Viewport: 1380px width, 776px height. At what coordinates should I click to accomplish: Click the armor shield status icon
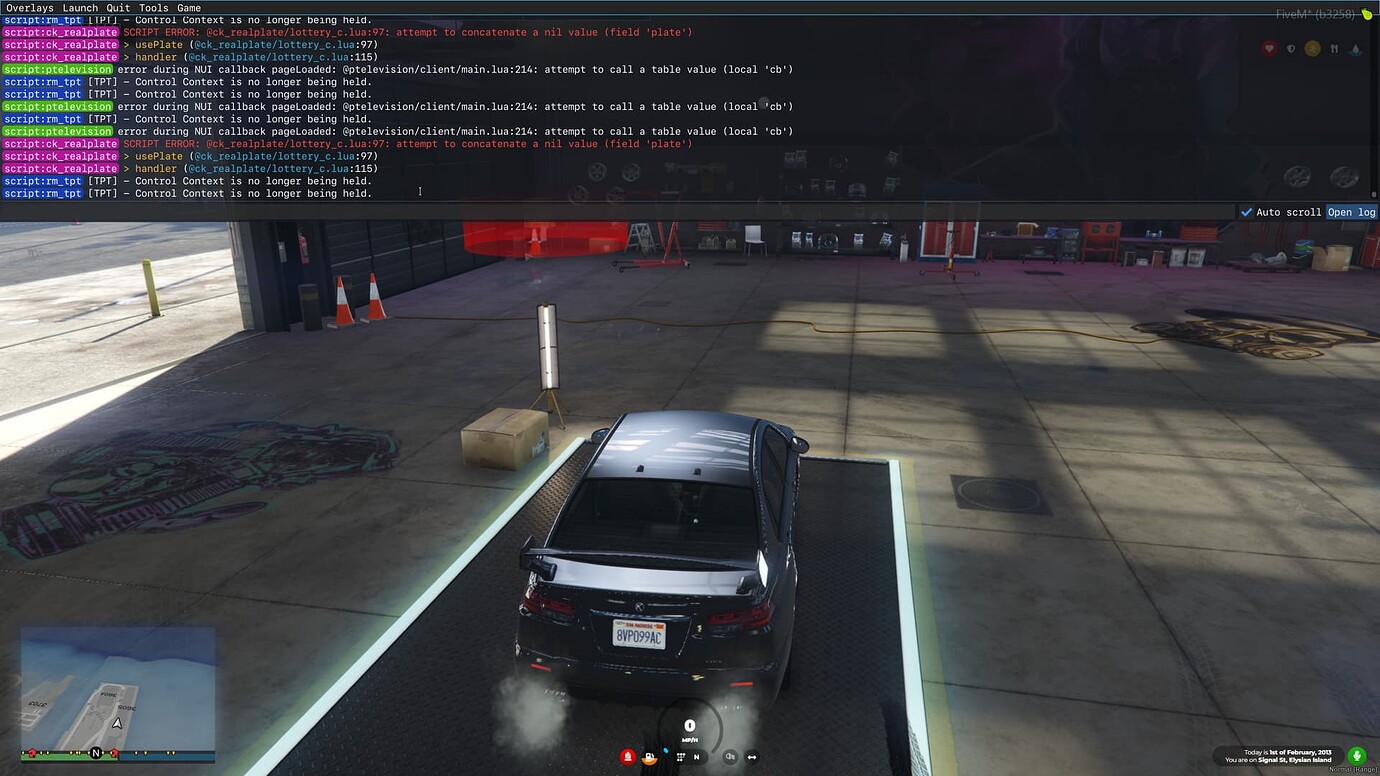click(x=1291, y=48)
